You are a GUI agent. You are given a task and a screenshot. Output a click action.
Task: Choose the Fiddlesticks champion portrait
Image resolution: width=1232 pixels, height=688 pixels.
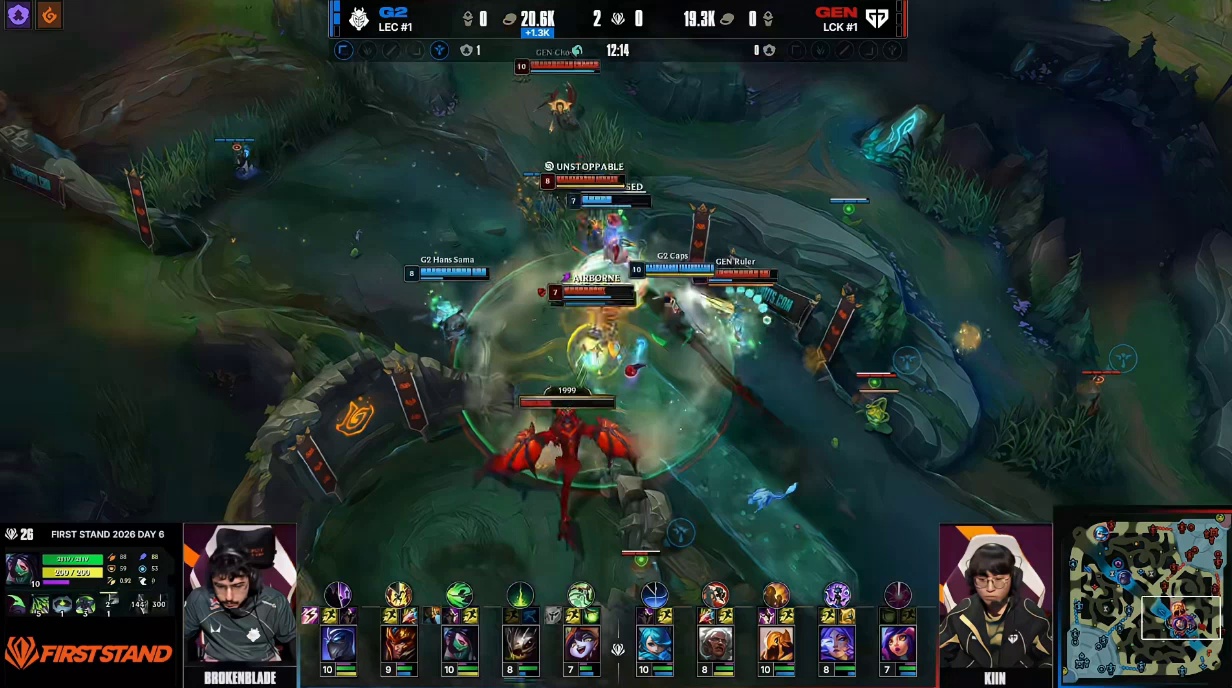click(520, 644)
